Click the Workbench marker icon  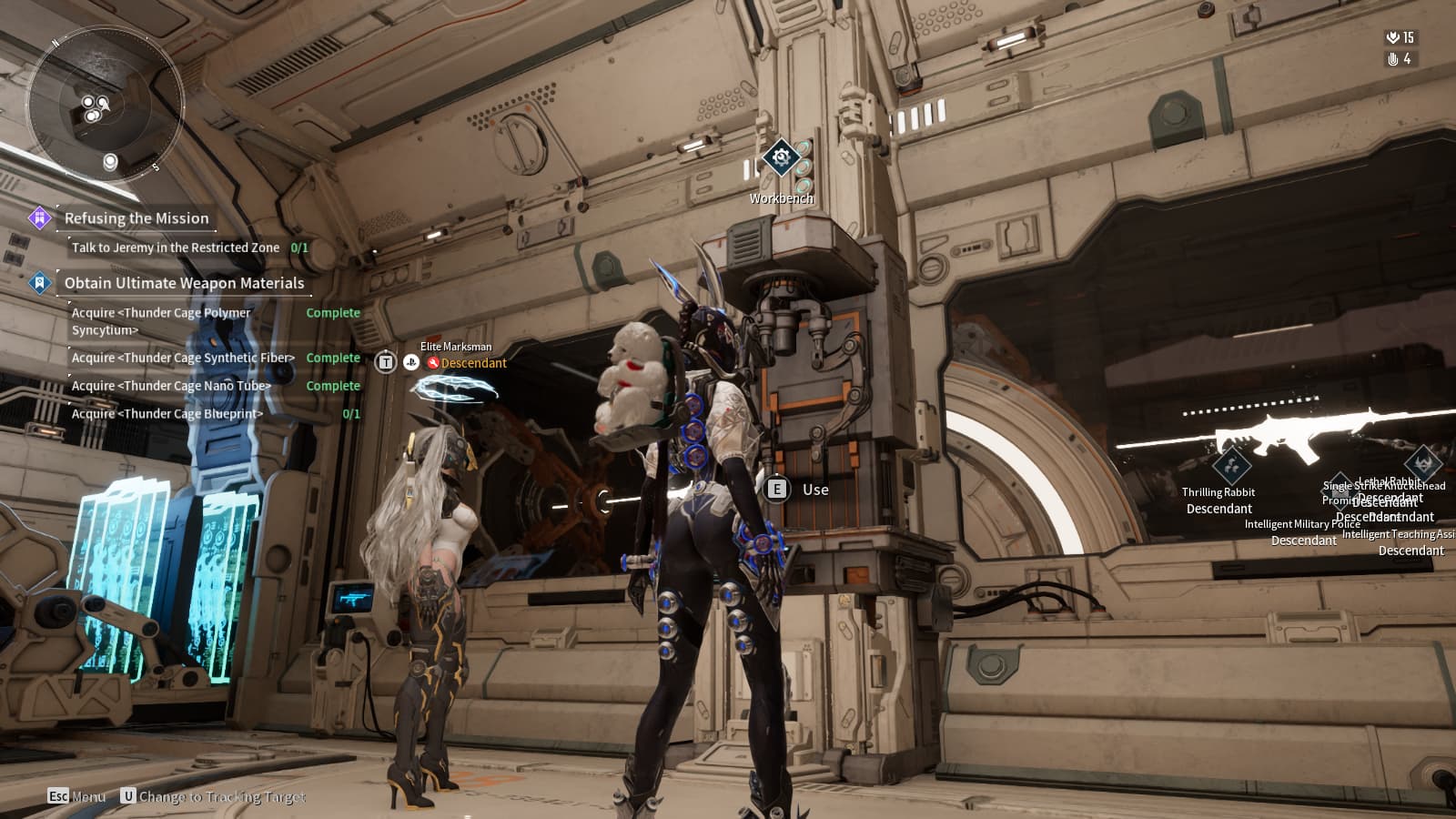(x=781, y=158)
